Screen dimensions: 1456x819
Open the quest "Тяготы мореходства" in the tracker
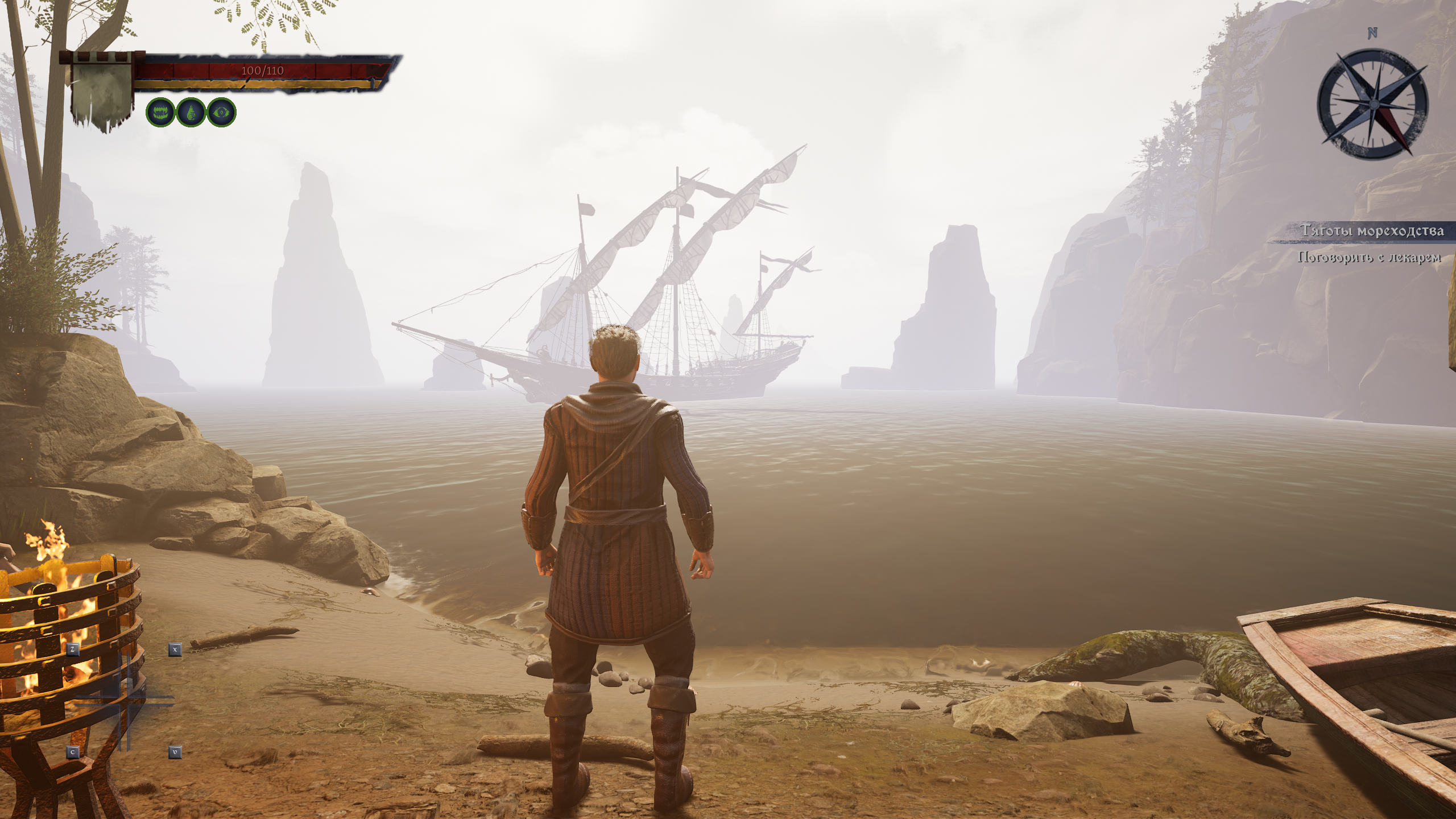1371,231
